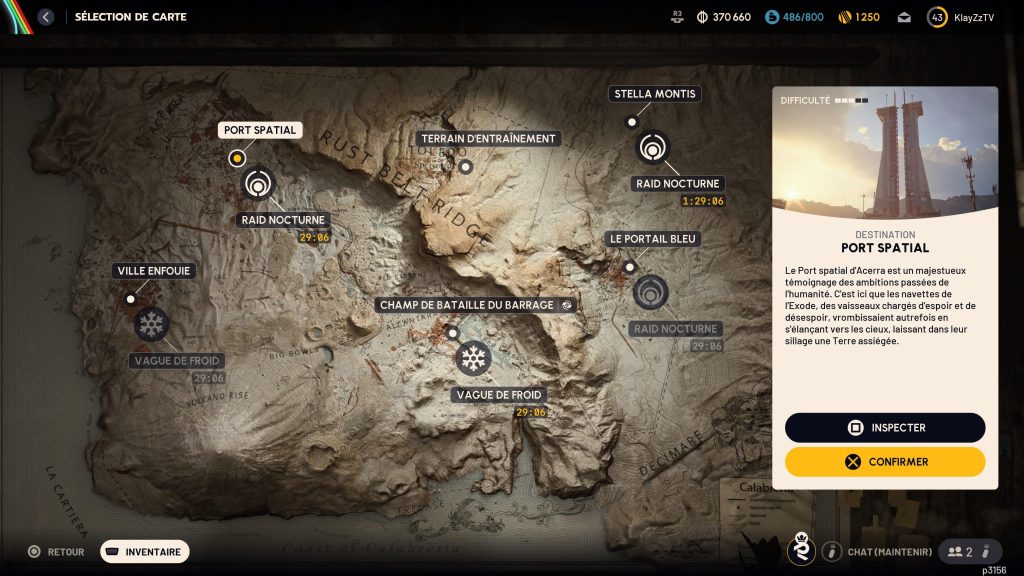The height and width of the screenshot is (576, 1024).
Task: Open the Inventaire button
Action: point(144,551)
